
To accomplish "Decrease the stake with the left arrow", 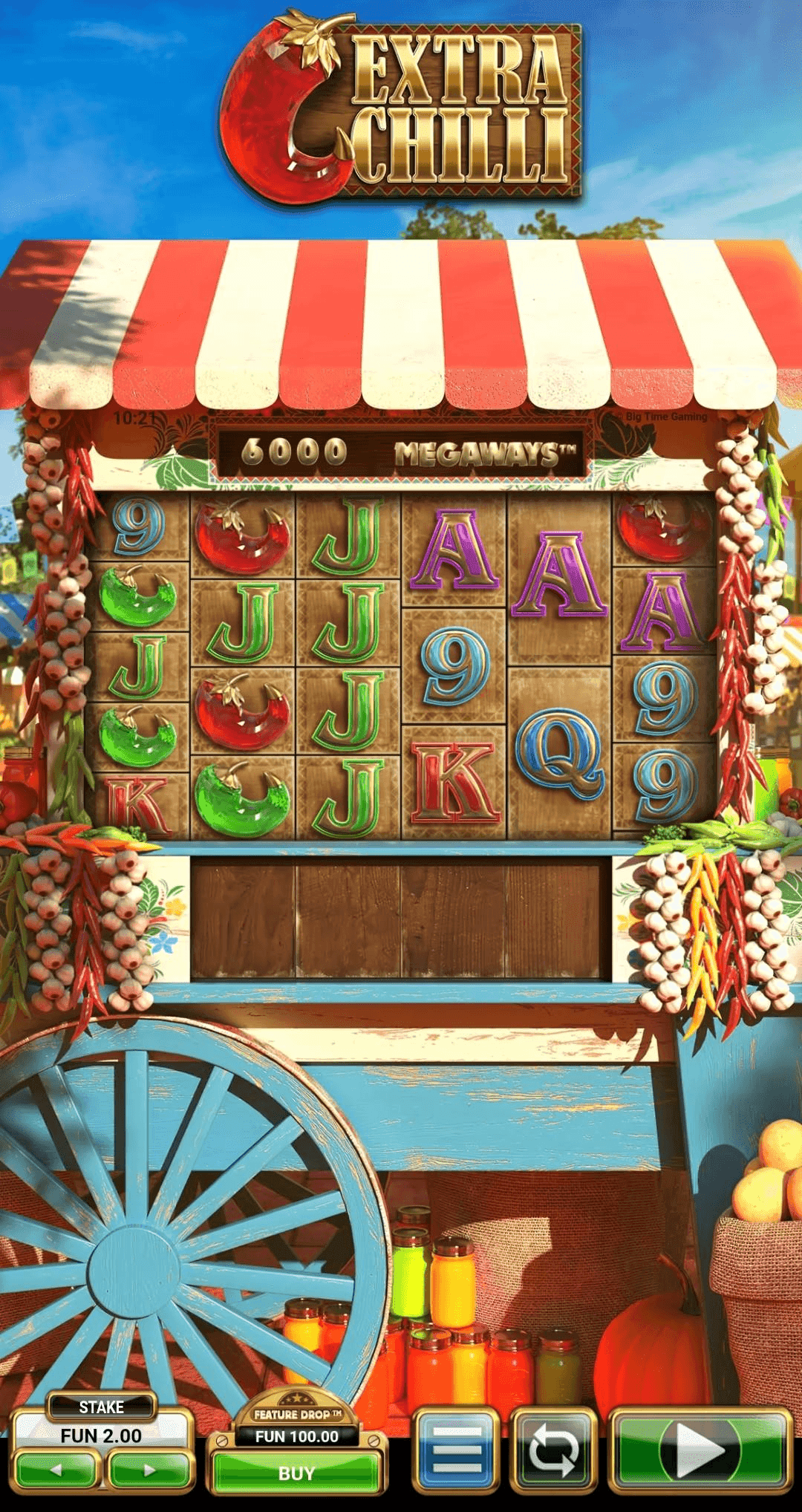I will click(57, 1470).
